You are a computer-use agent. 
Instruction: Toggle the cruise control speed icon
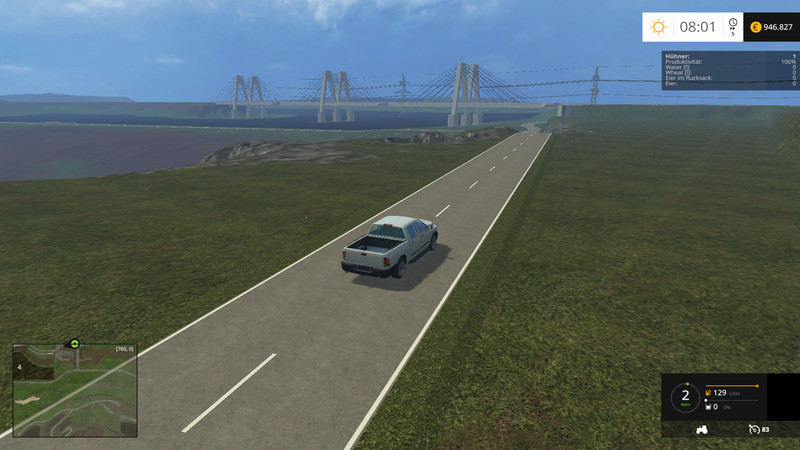pyautogui.click(x=753, y=429)
